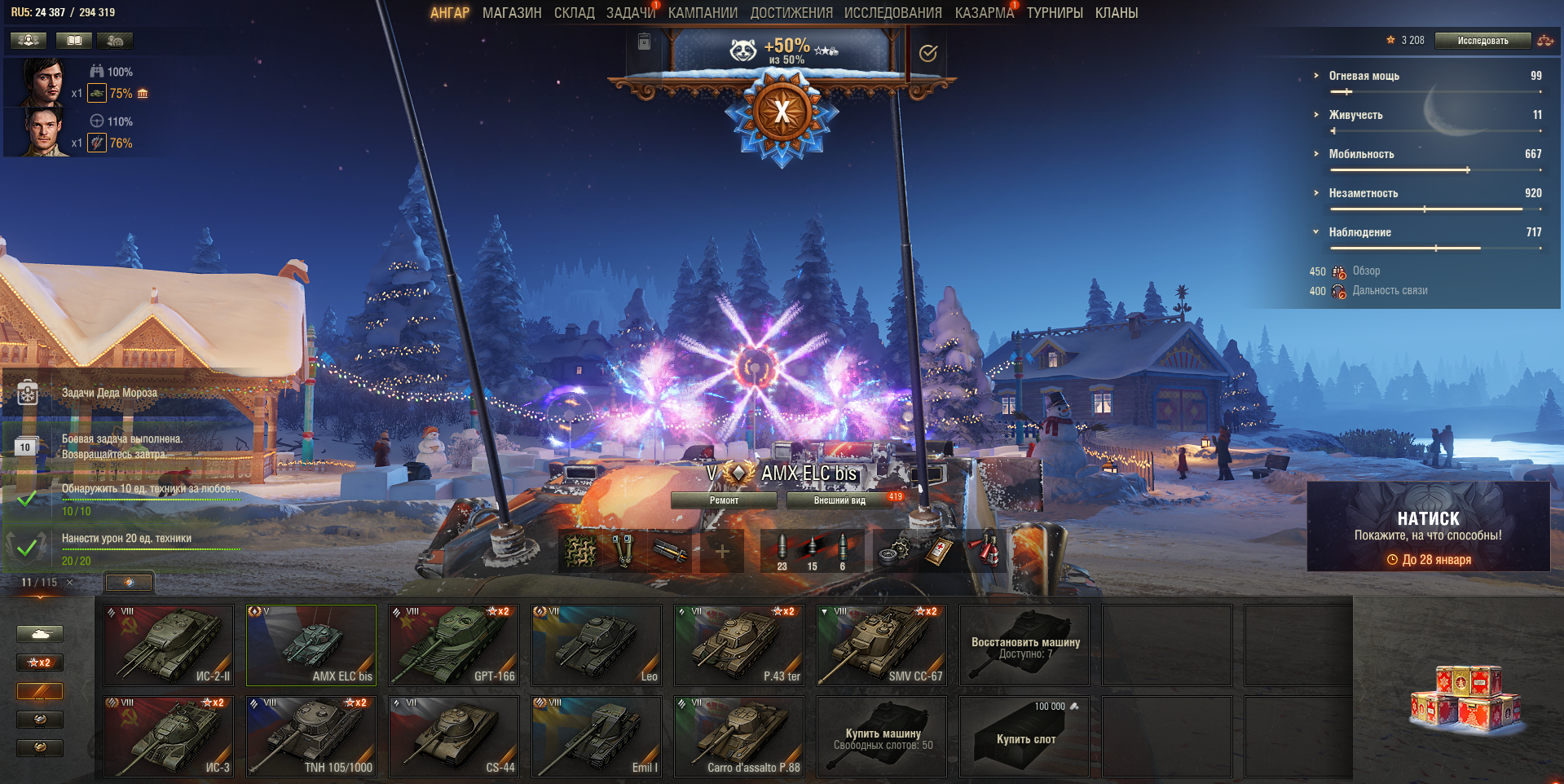Expand the Огневая мощь firepower stats
The width and height of the screenshot is (1564, 784).
coord(1364,76)
